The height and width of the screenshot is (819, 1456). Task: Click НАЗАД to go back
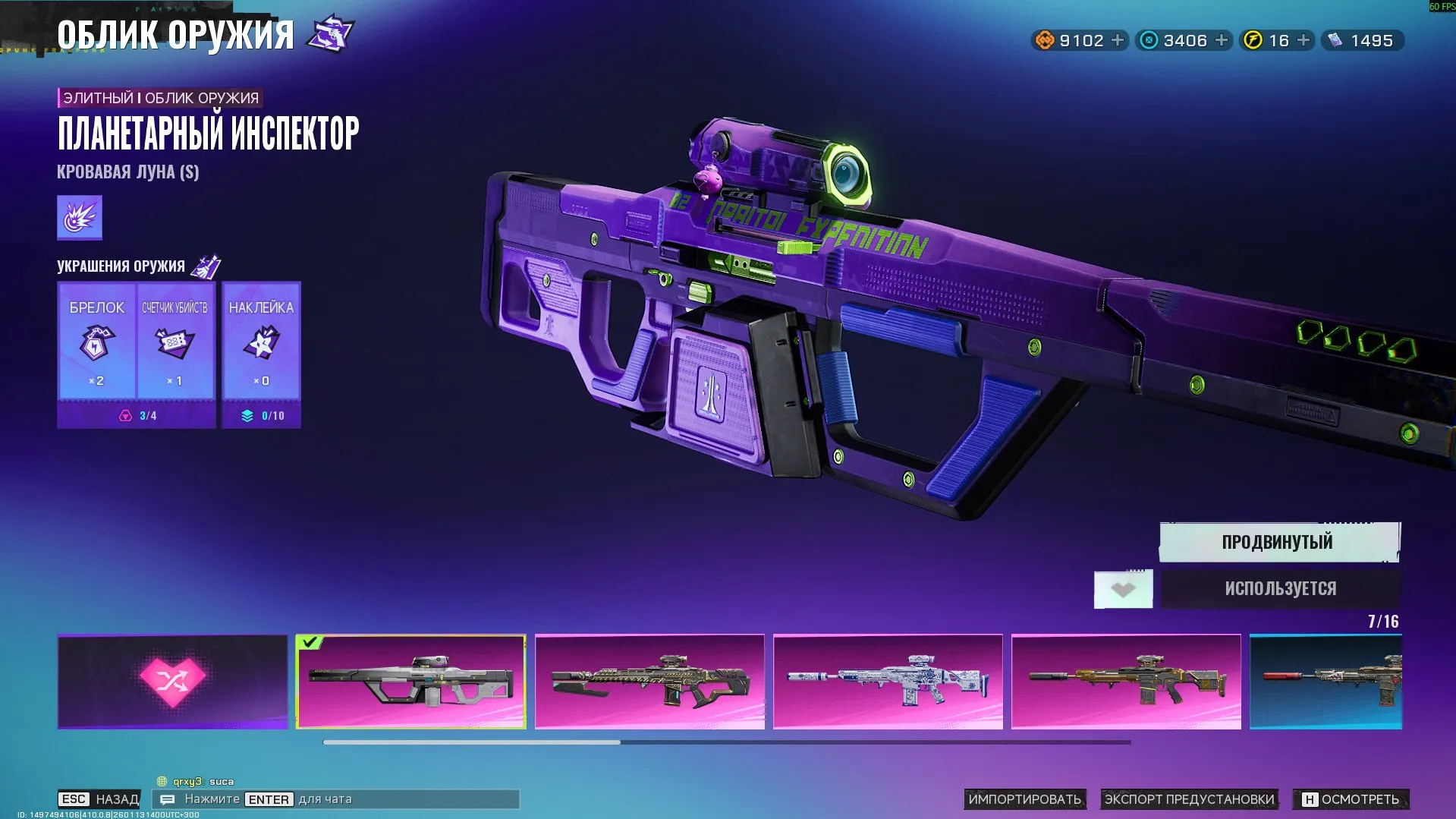[115, 799]
